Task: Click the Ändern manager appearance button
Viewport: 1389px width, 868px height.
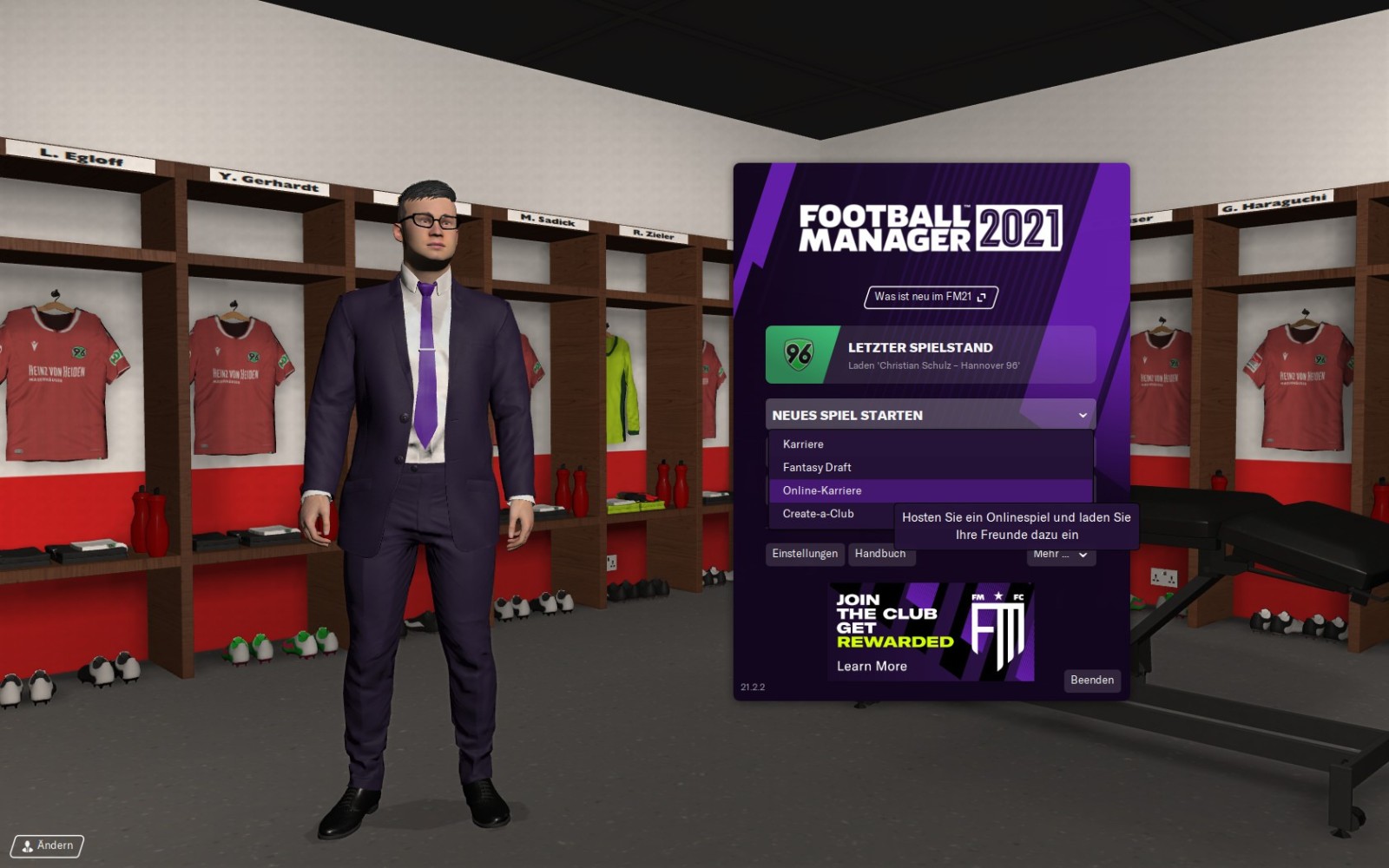Action: click(48, 845)
